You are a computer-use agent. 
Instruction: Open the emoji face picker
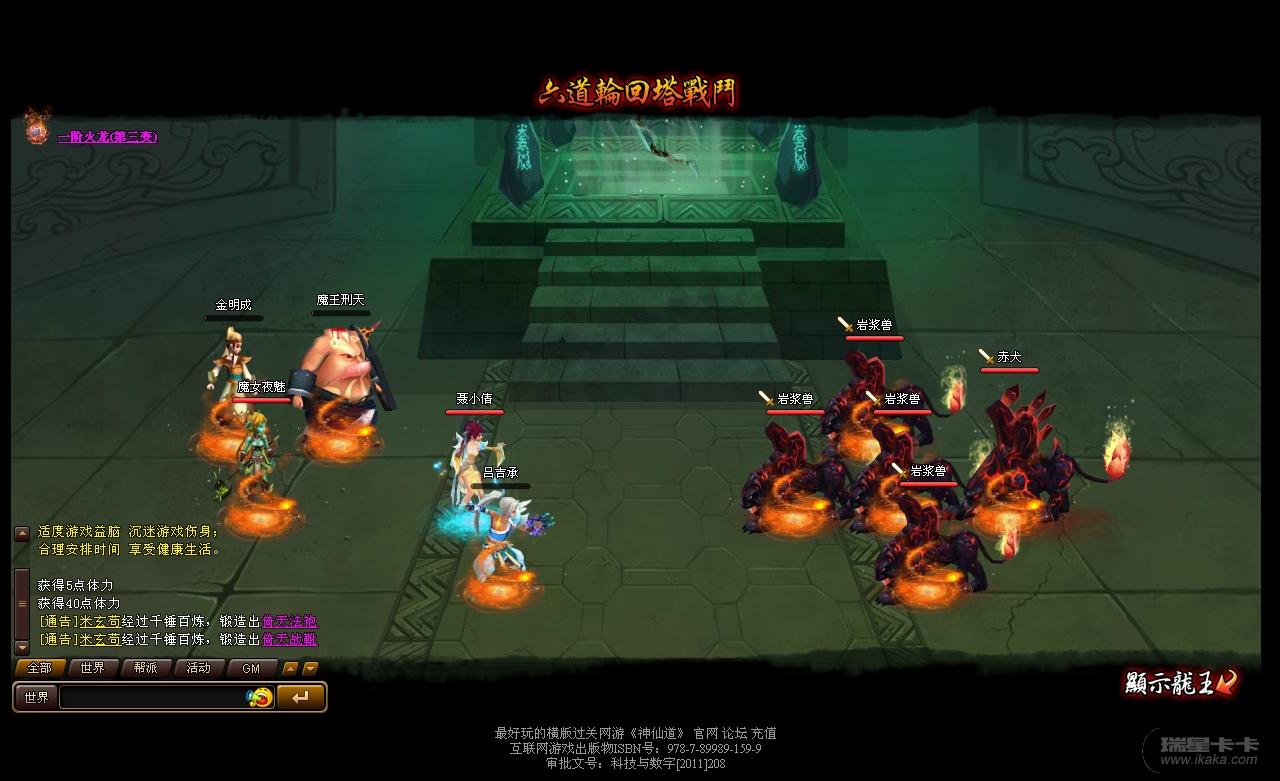(260, 697)
